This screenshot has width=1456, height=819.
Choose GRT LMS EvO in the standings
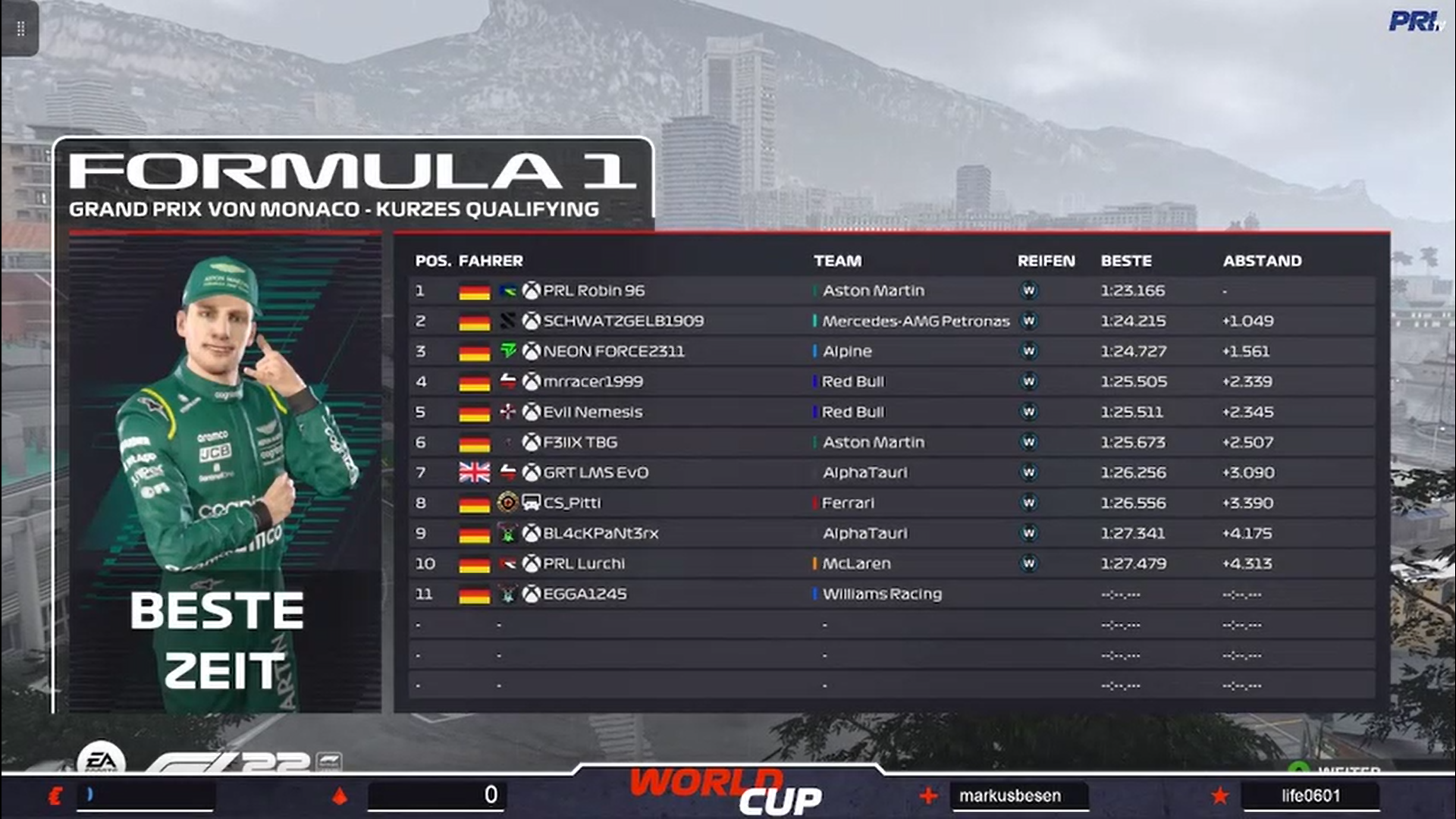(595, 472)
